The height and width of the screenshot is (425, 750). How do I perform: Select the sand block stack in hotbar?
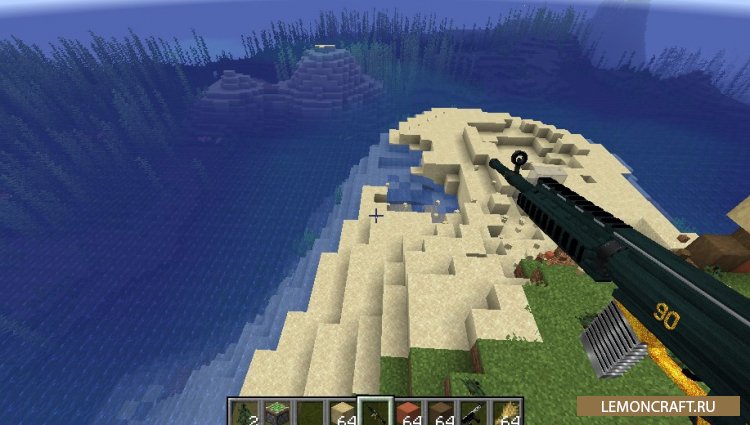340,412
